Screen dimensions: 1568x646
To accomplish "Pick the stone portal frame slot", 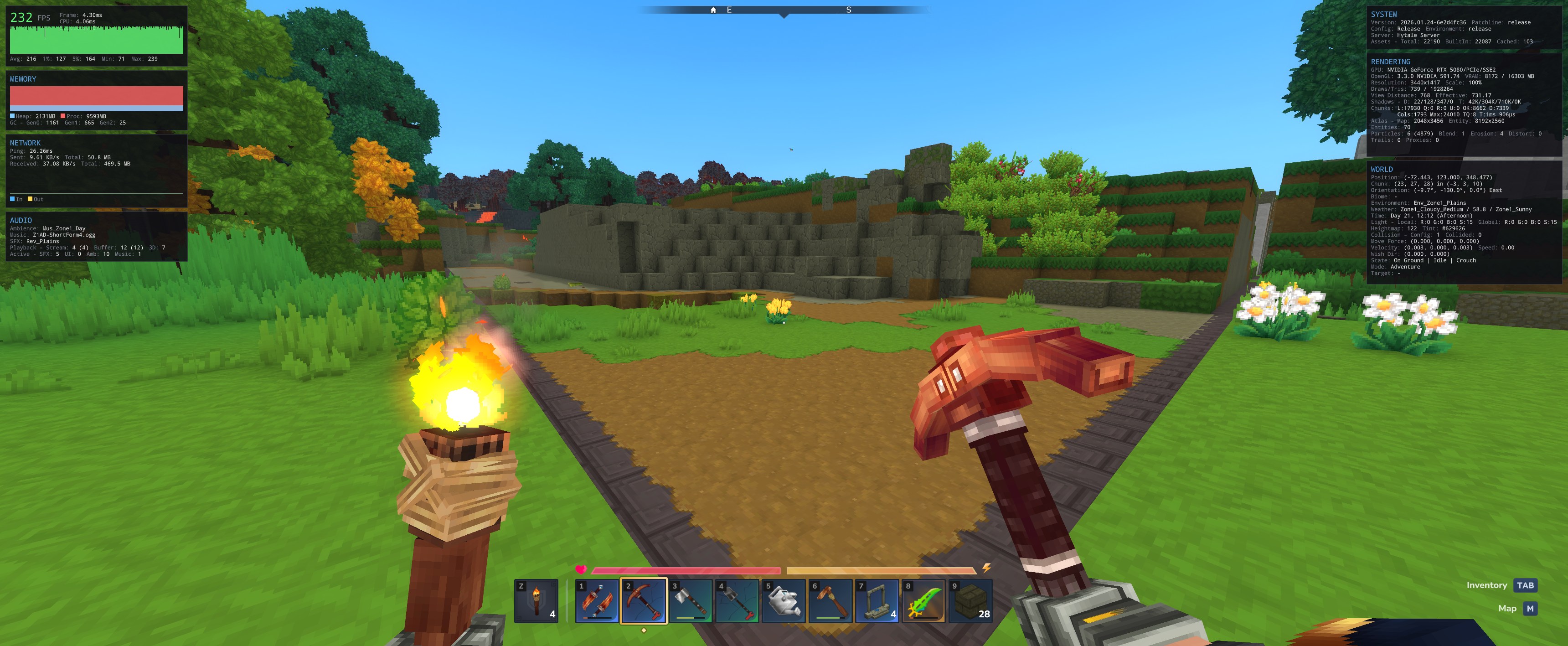I will 877,600.
